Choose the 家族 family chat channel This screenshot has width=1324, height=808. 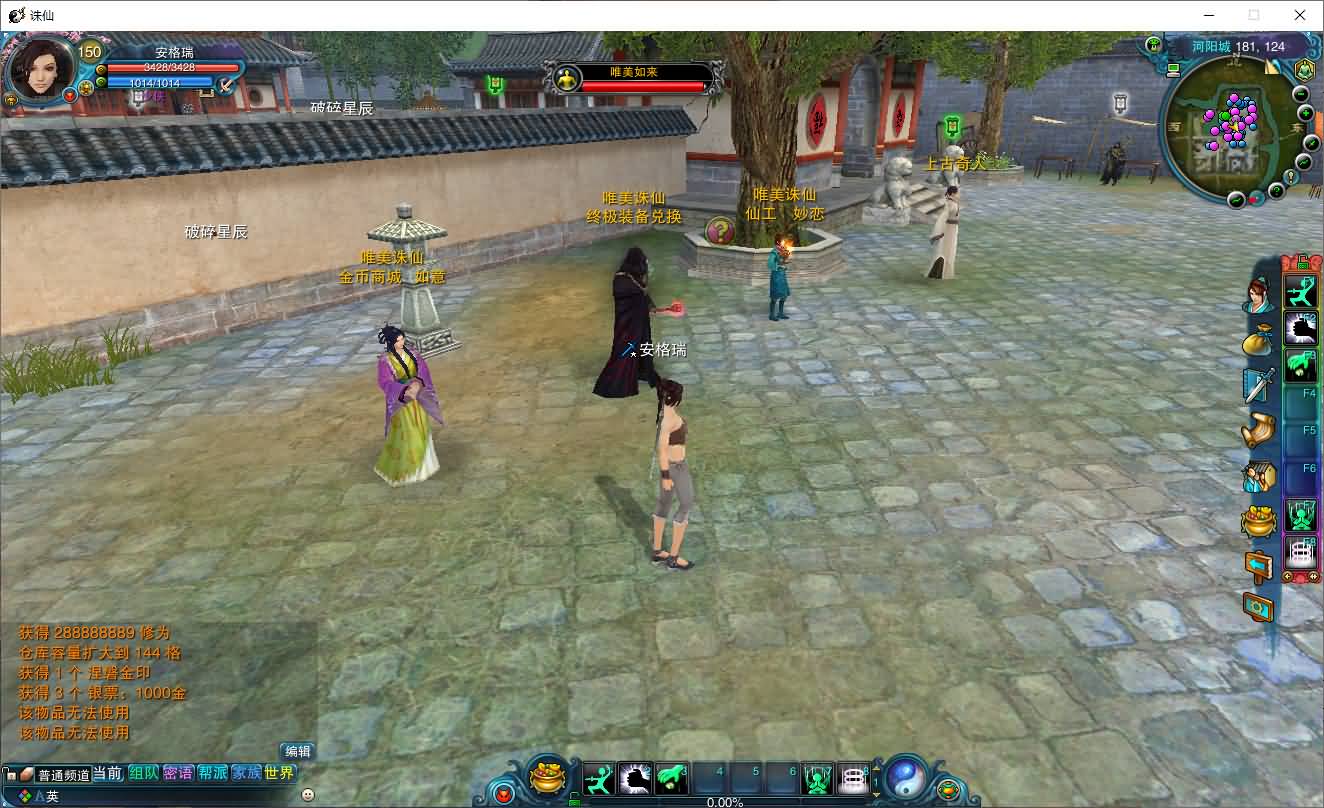pos(246,773)
